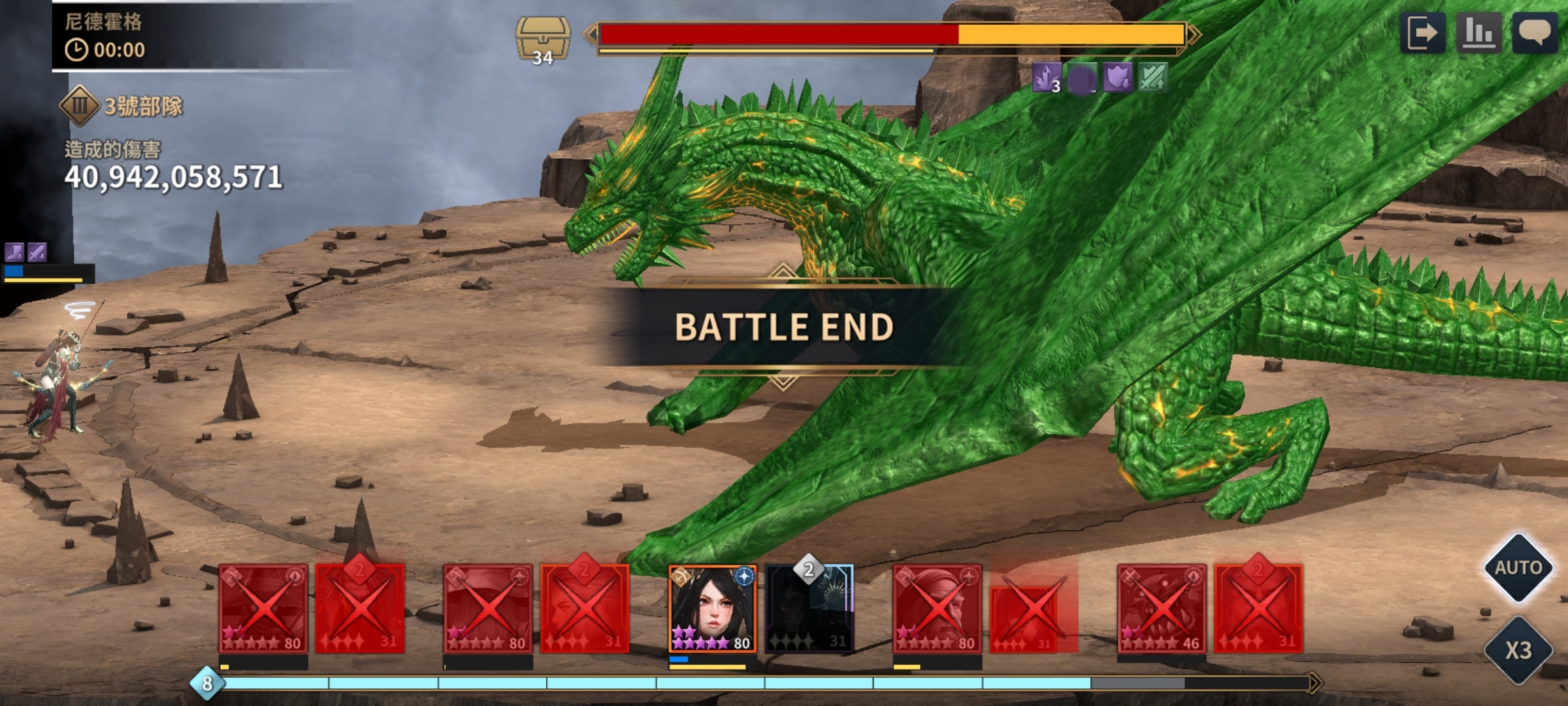Open the chat speech bubble
The image size is (1568, 706).
click(1535, 33)
